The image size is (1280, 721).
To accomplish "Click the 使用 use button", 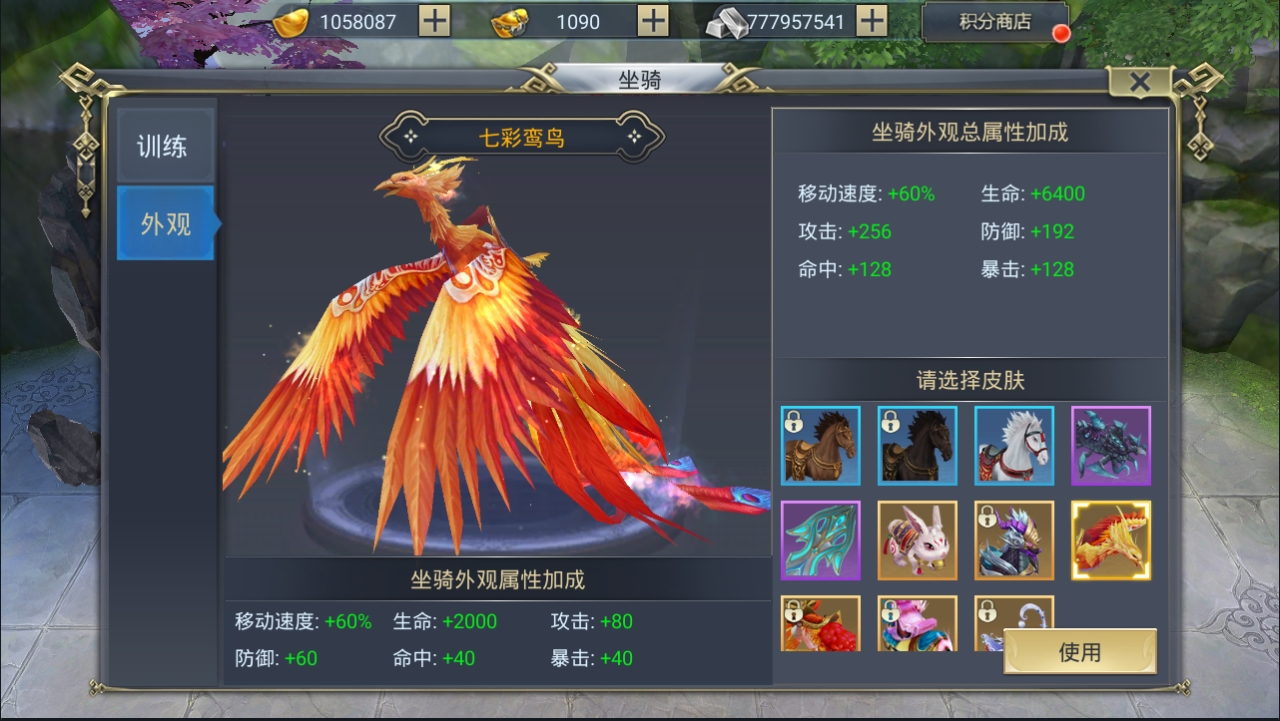I will pyautogui.click(x=1080, y=652).
